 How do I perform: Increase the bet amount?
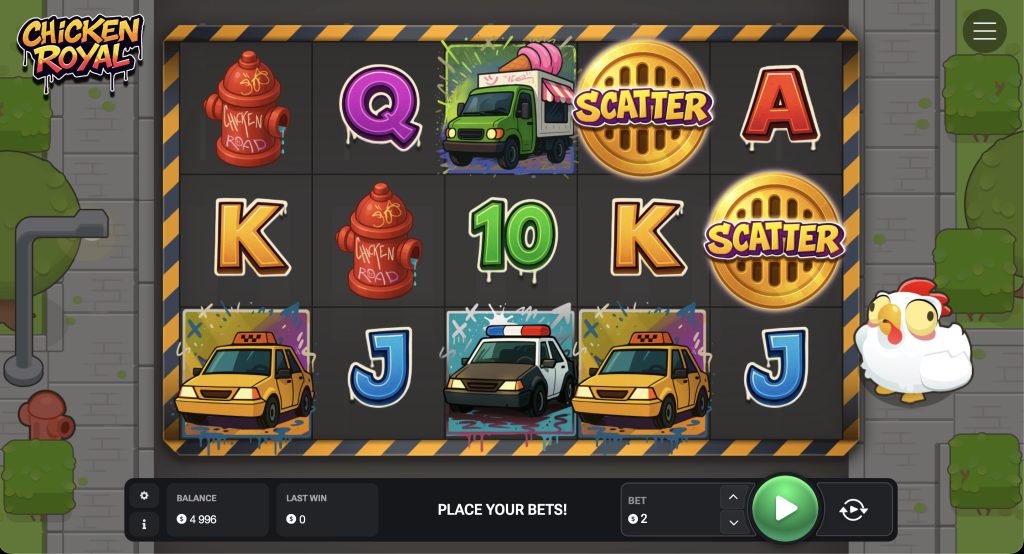pyautogui.click(x=733, y=497)
